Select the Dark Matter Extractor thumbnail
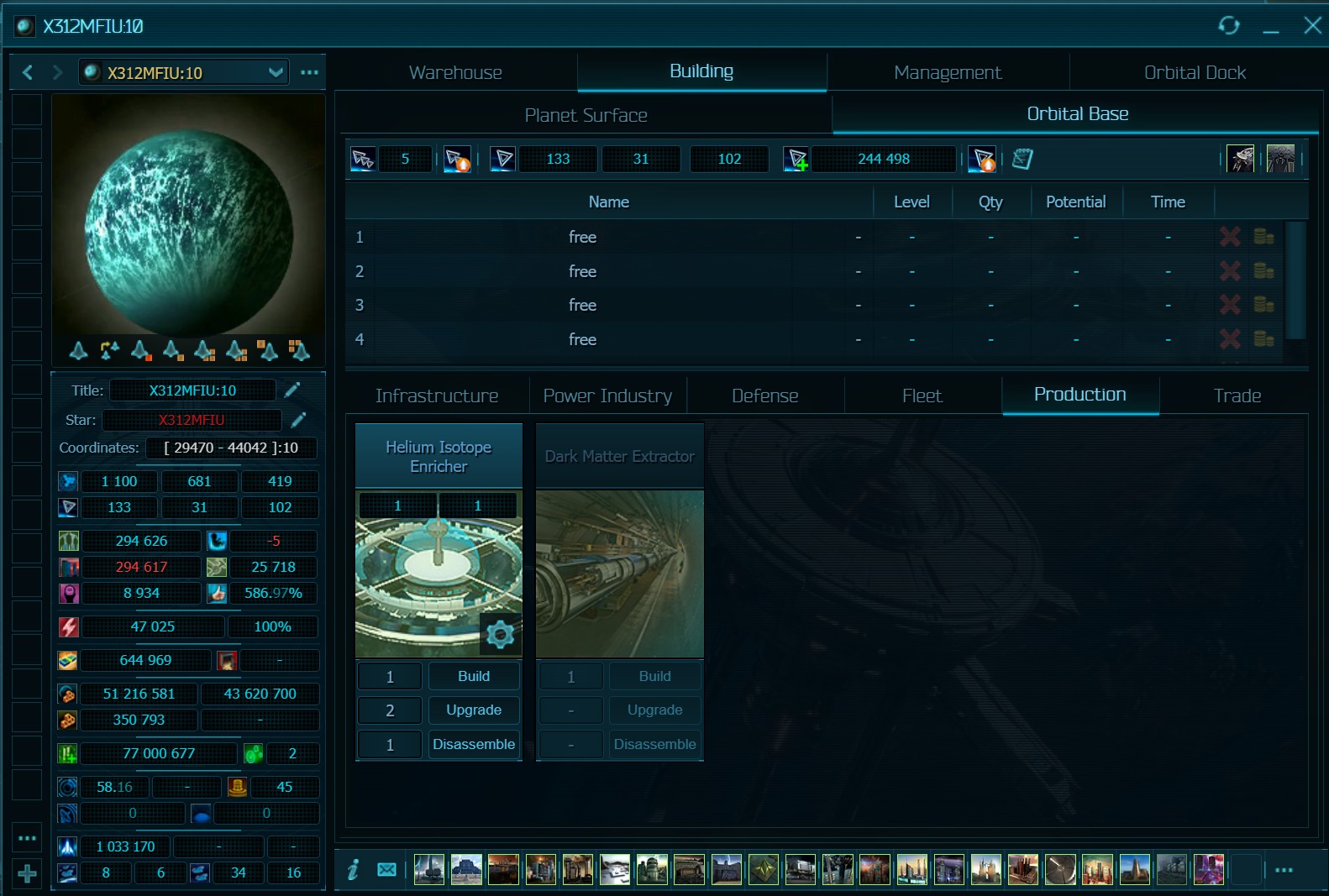Screen dimensions: 1329x896 point(620,574)
